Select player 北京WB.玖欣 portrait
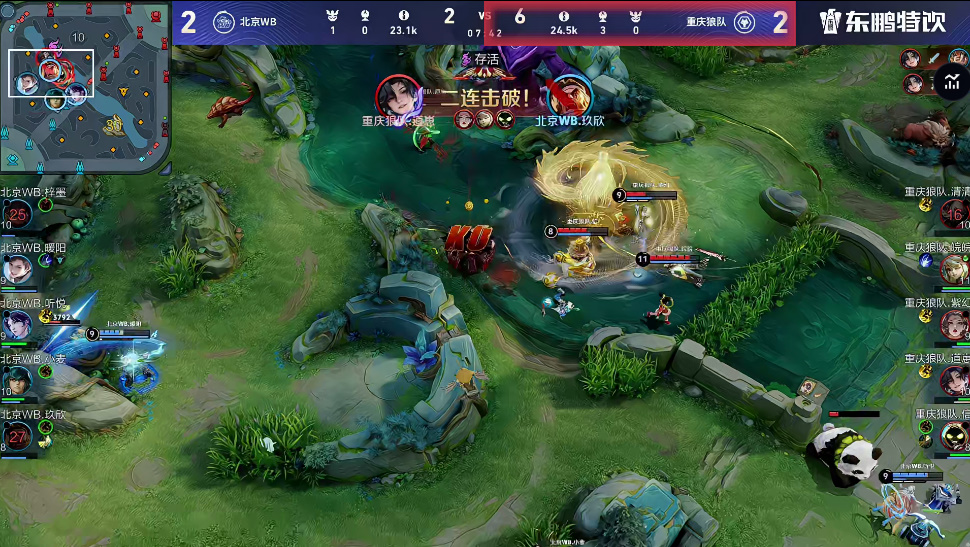This screenshot has width=970, height=547. click(x=18, y=436)
